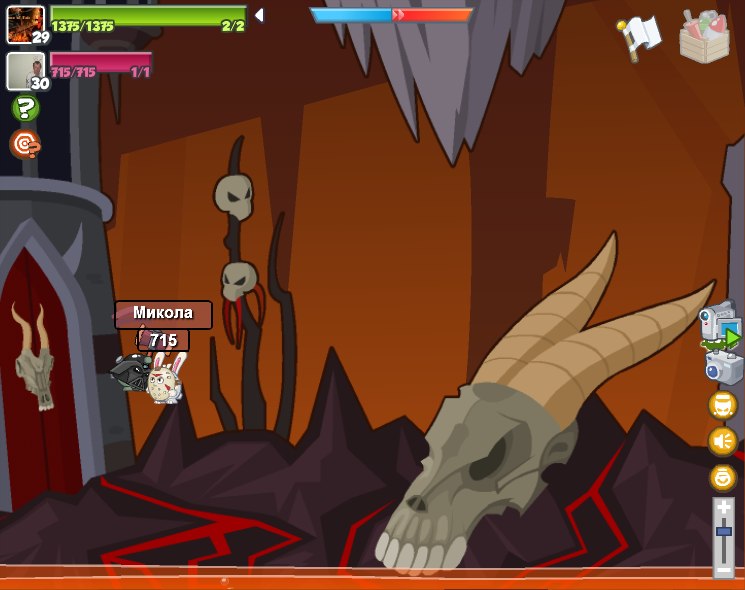Image resolution: width=745 pixels, height=590 pixels.
Task: Click the zoom-in plus button
Action: (723, 508)
